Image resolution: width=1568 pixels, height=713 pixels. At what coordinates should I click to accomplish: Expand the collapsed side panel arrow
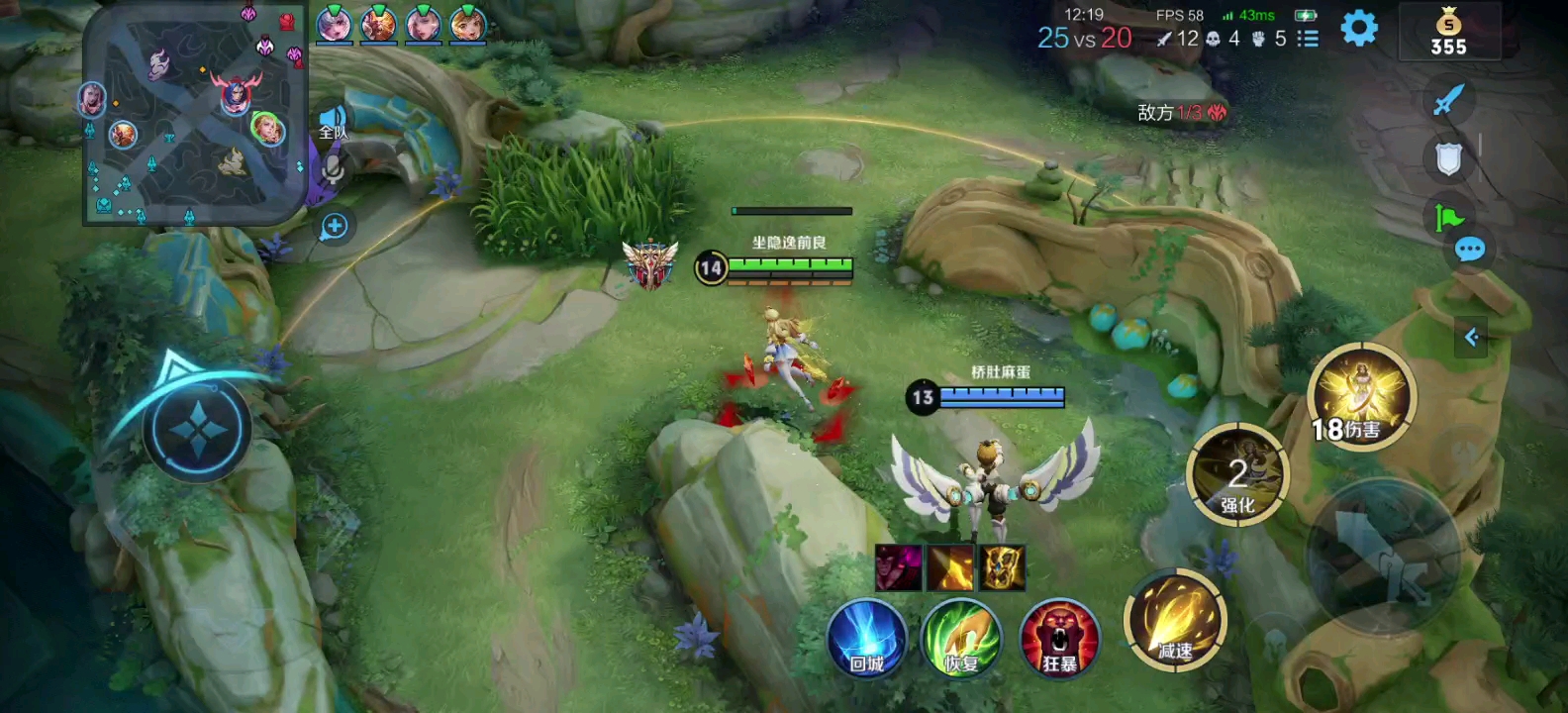(x=1471, y=338)
